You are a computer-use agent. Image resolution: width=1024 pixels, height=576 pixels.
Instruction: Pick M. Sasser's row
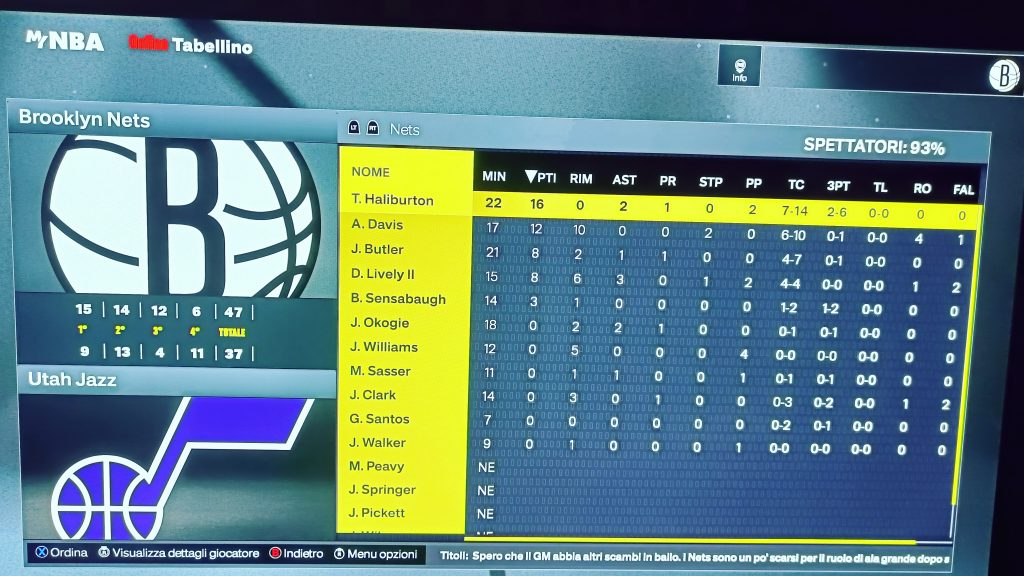tap(380, 371)
